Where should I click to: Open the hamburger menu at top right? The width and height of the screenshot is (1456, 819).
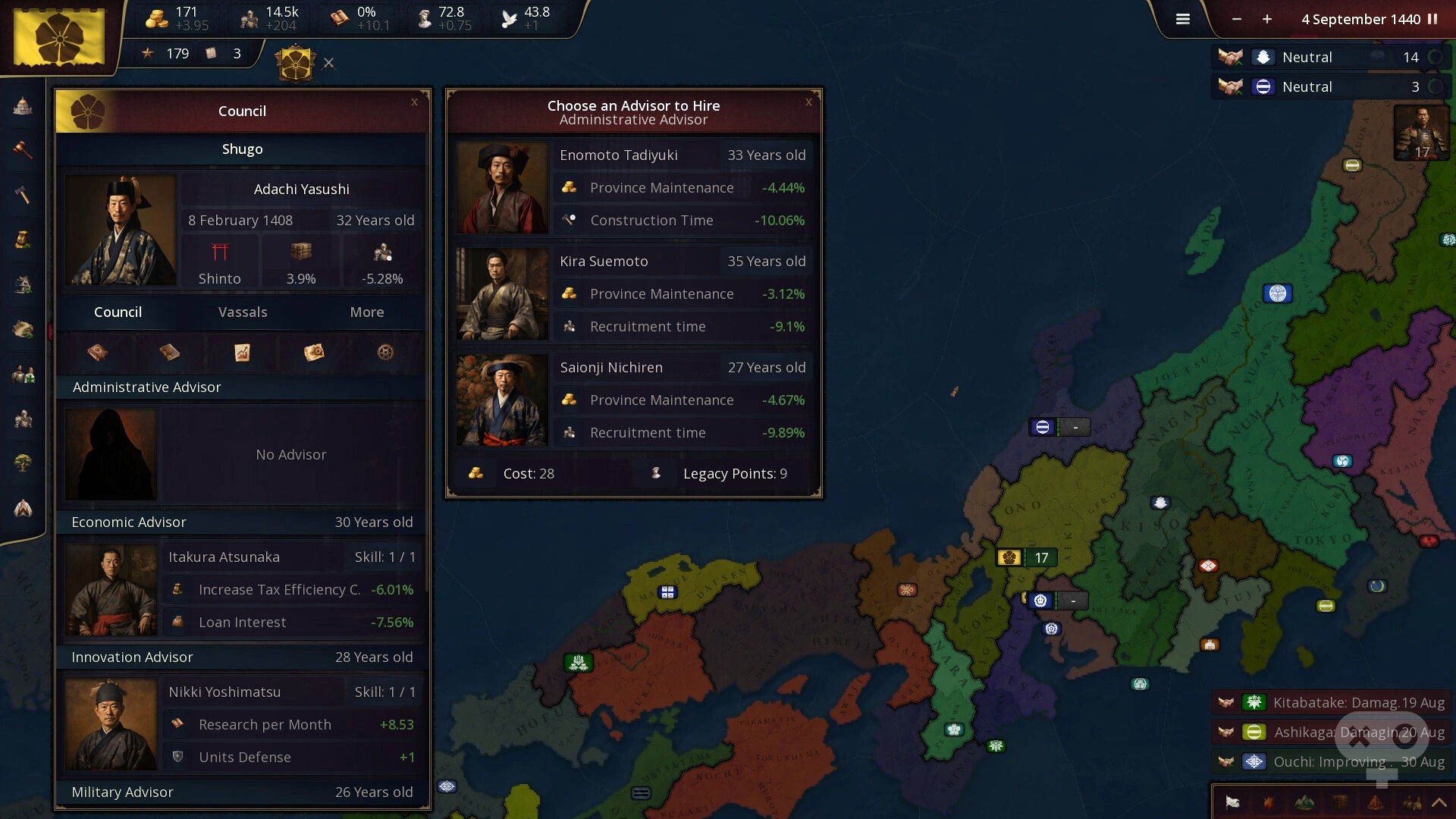click(1182, 19)
